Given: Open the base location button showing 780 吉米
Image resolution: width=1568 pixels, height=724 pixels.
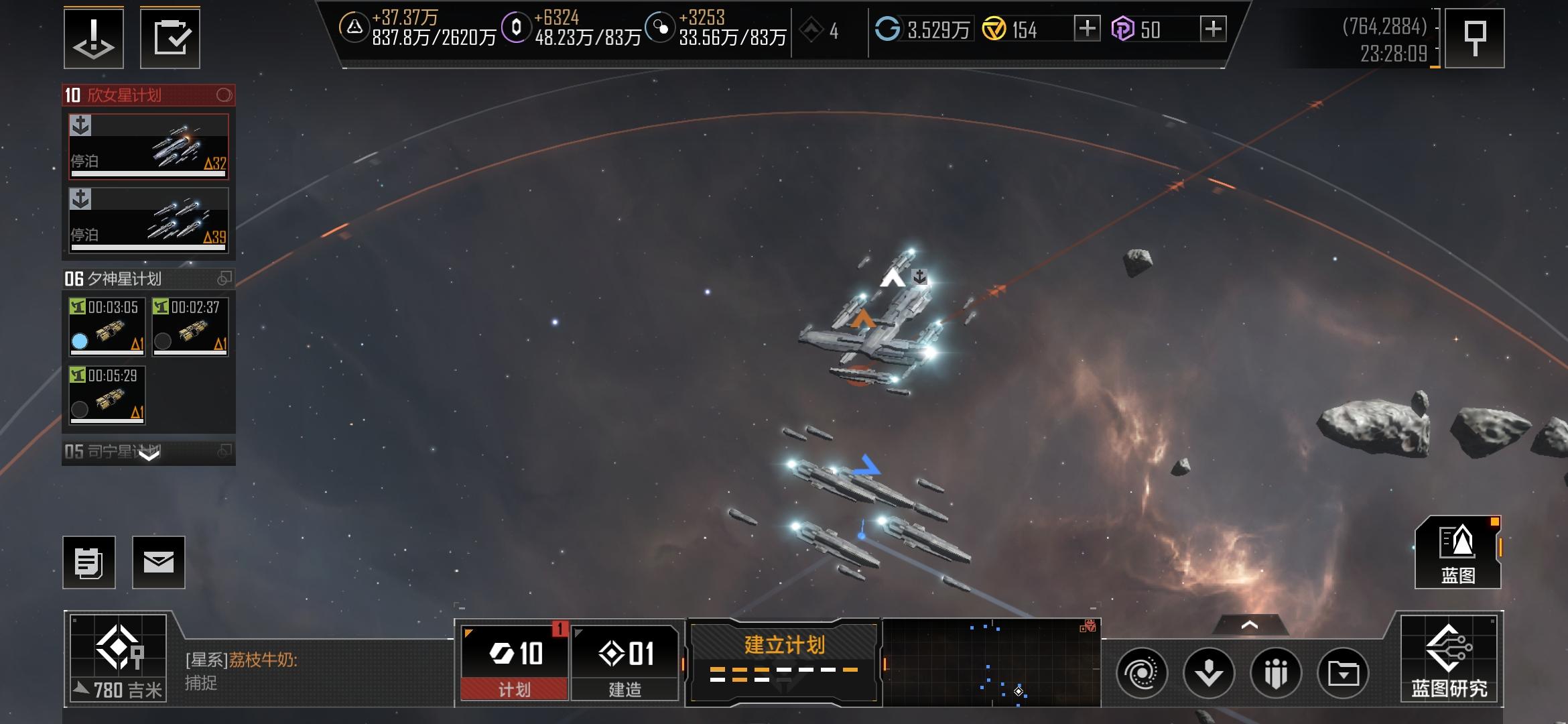Looking at the screenshot, I should [x=119, y=658].
